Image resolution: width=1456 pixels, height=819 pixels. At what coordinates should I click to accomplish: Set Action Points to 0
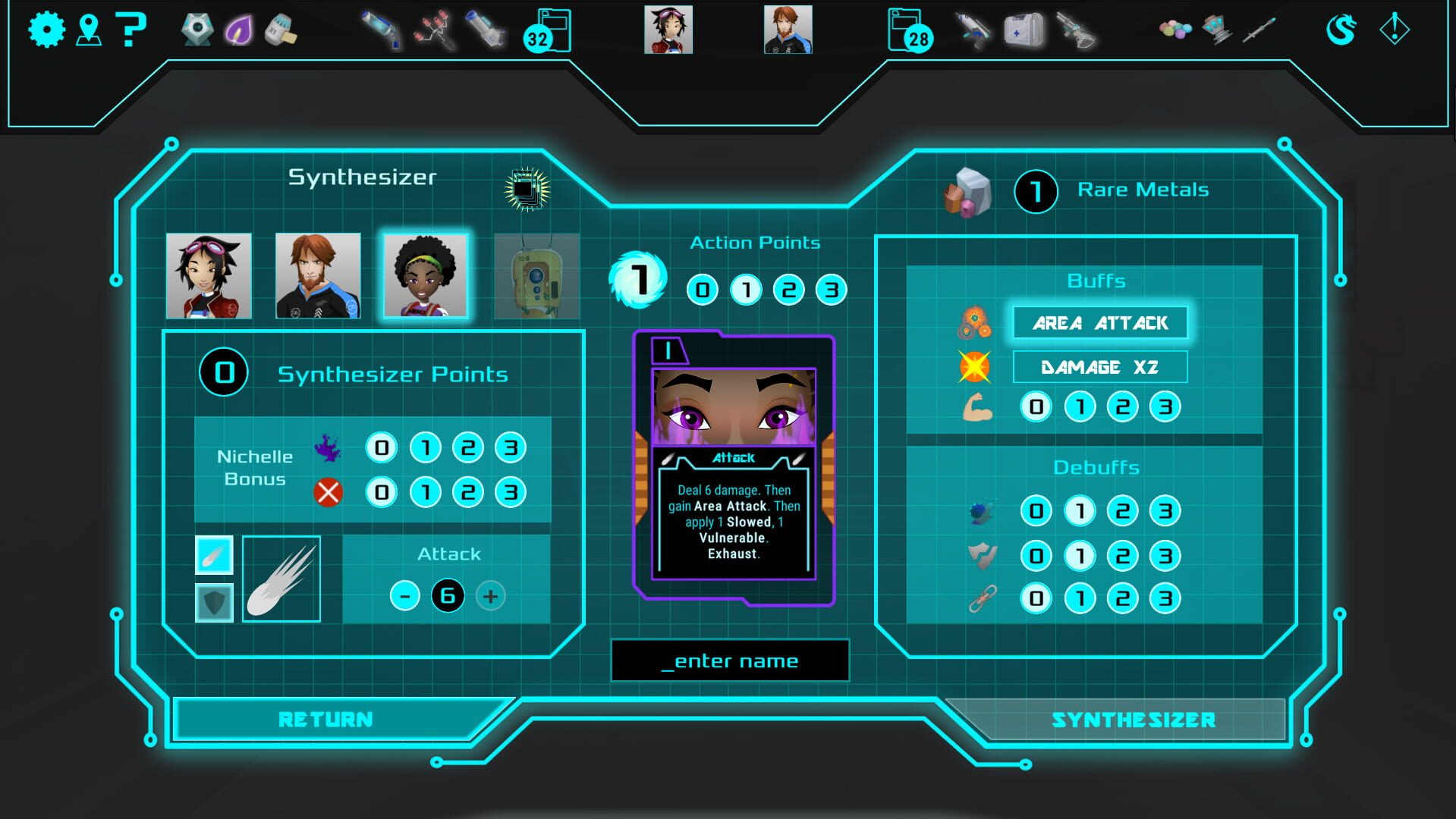702,290
